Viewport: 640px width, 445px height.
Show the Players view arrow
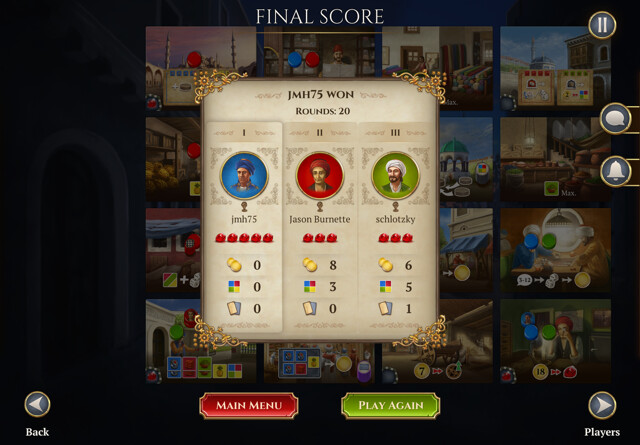(601, 405)
